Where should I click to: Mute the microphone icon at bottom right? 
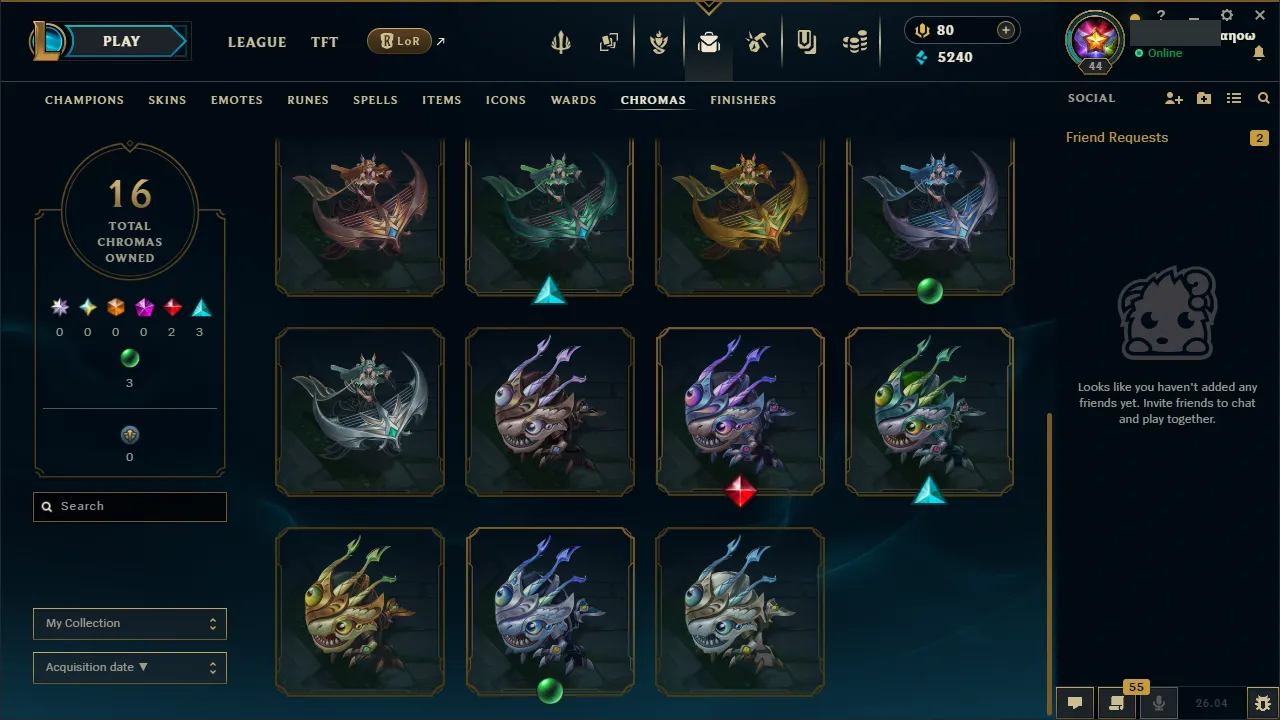pos(1158,703)
